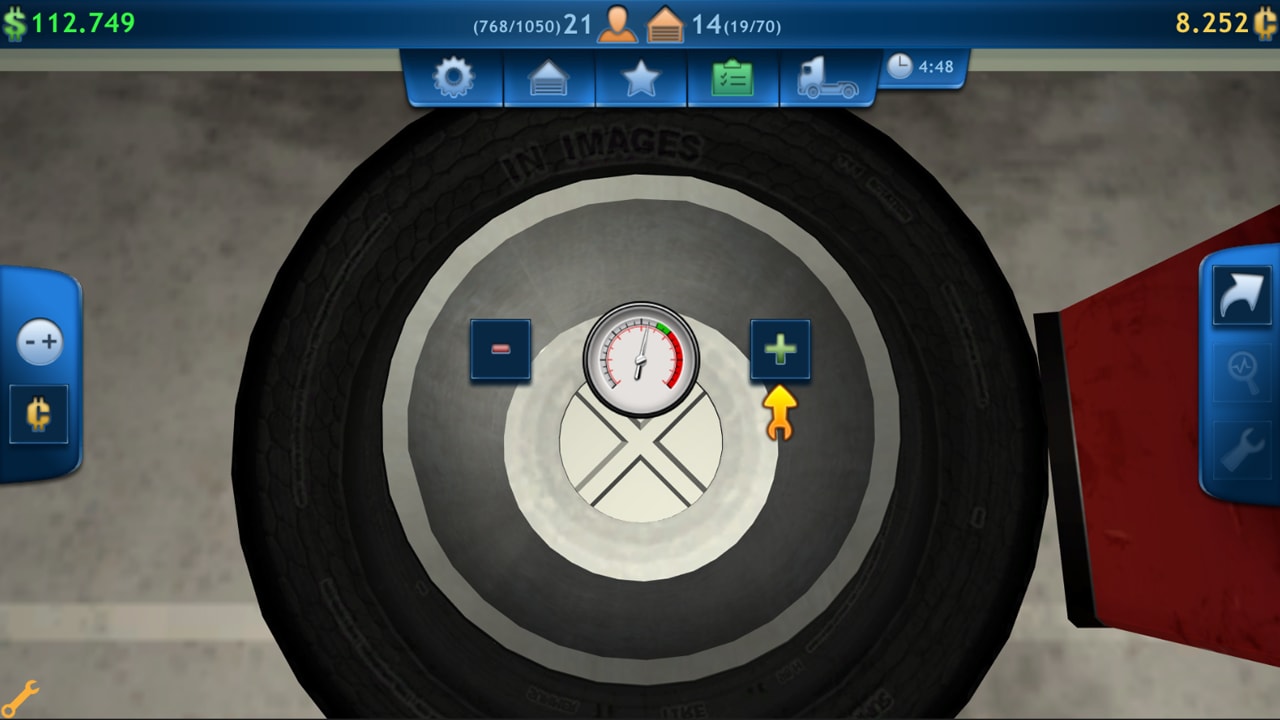Open the job list clipboard icon
The width and height of the screenshot is (1280, 720).
tap(733, 78)
